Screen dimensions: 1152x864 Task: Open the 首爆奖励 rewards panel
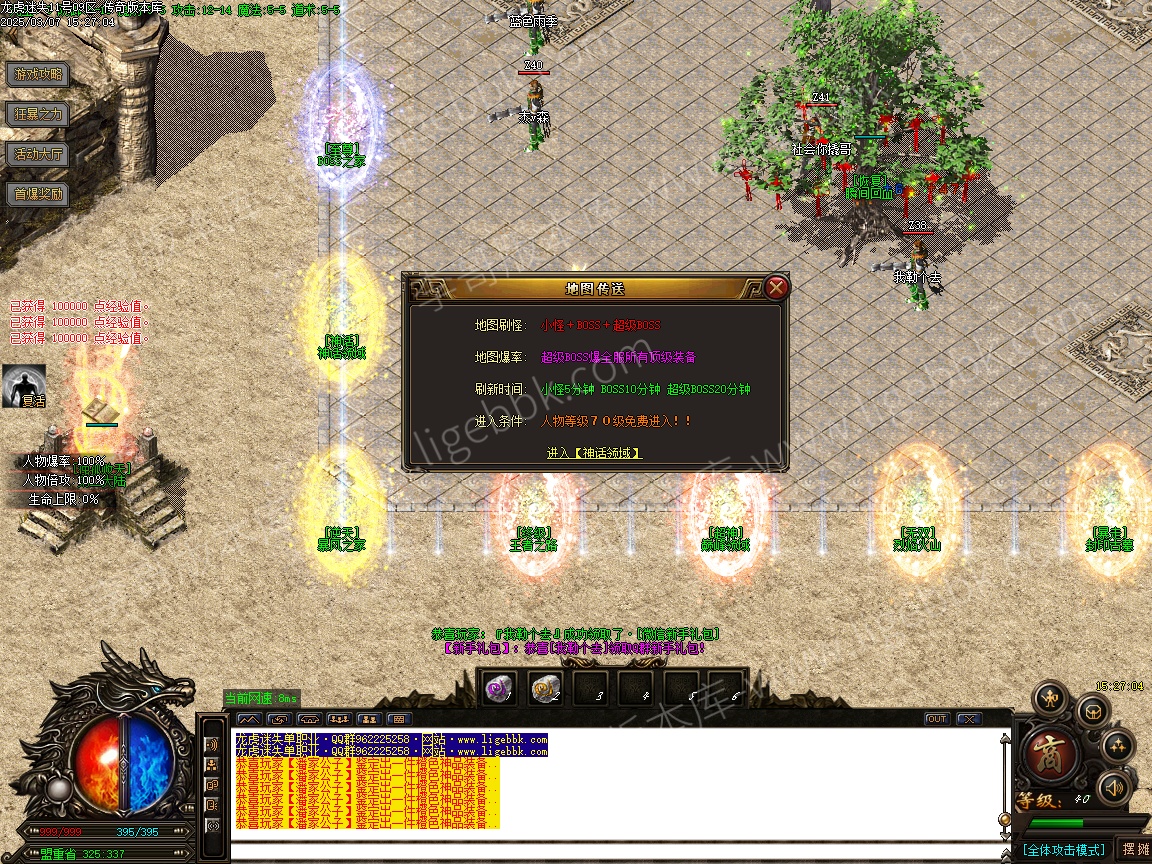pos(38,194)
